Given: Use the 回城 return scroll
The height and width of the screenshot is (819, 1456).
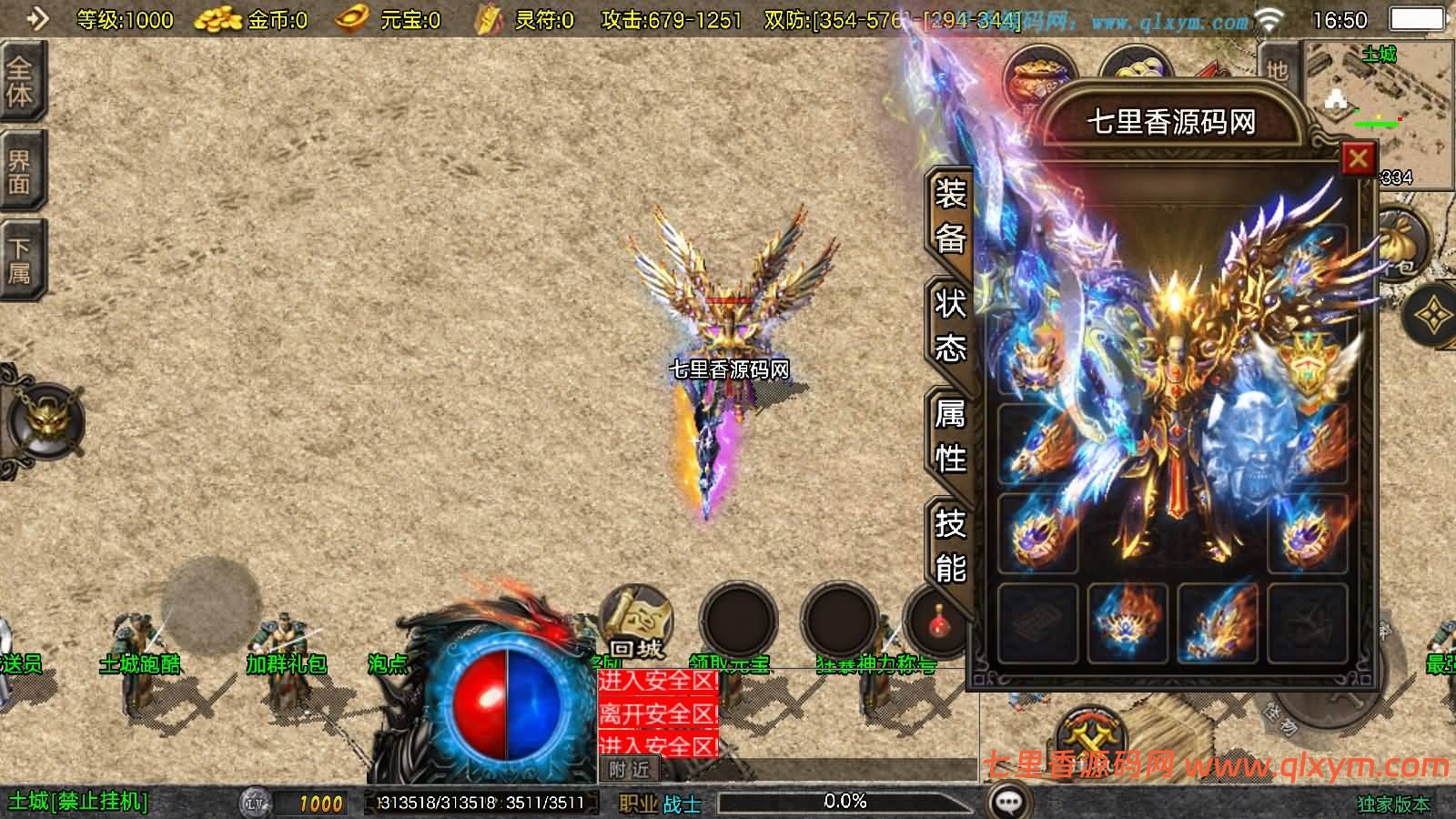Looking at the screenshot, I should click(637, 622).
